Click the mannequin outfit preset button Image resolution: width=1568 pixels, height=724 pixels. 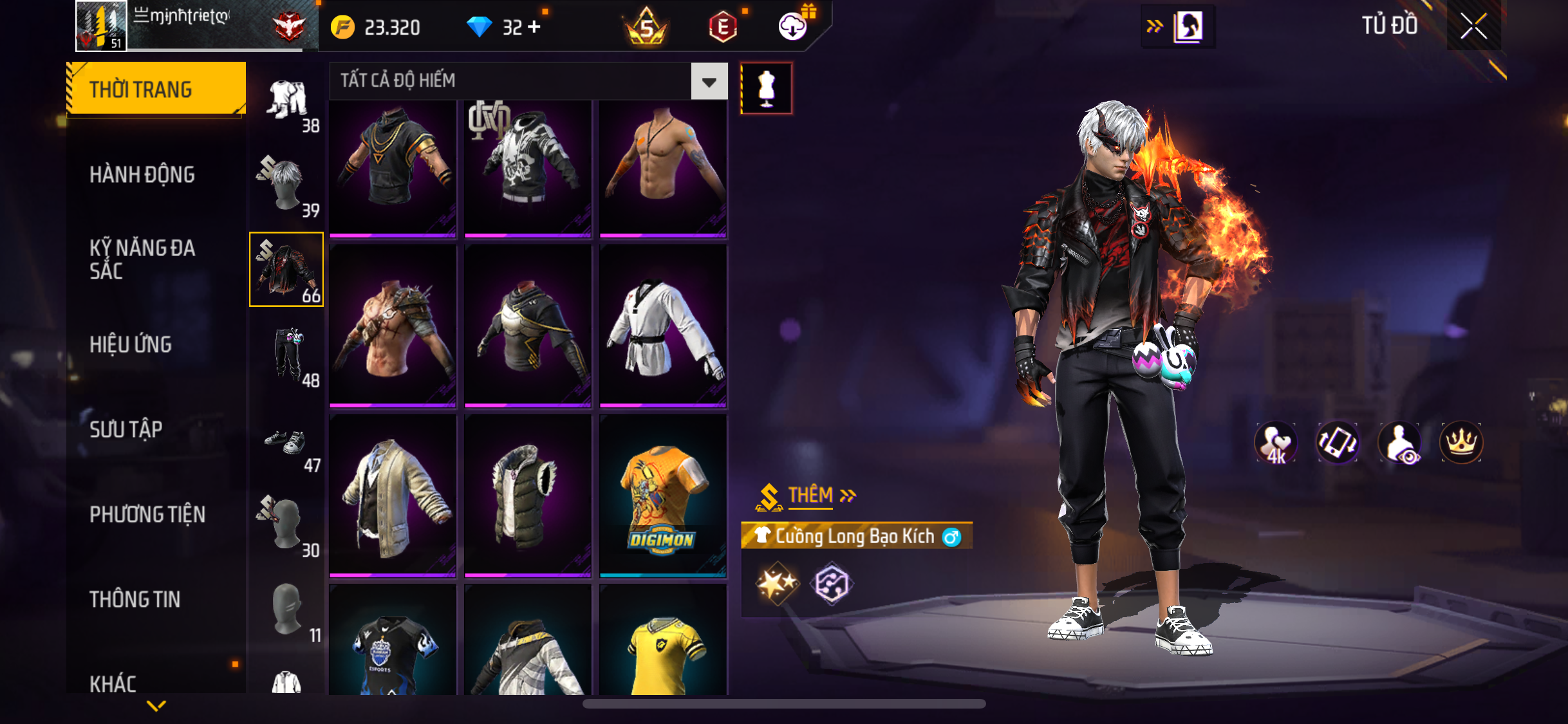[x=766, y=88]
